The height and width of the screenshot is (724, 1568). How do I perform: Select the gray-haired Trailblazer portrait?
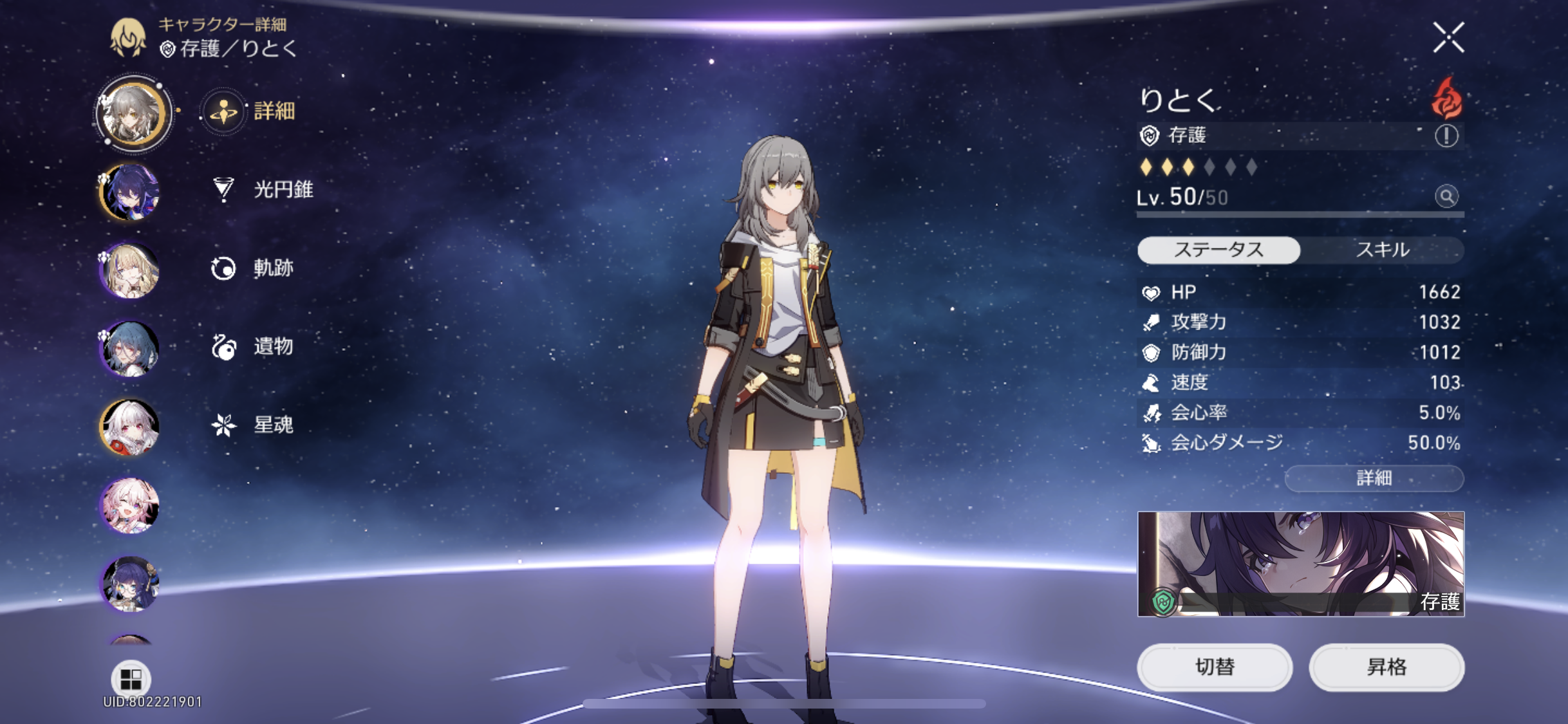[133, 113]
